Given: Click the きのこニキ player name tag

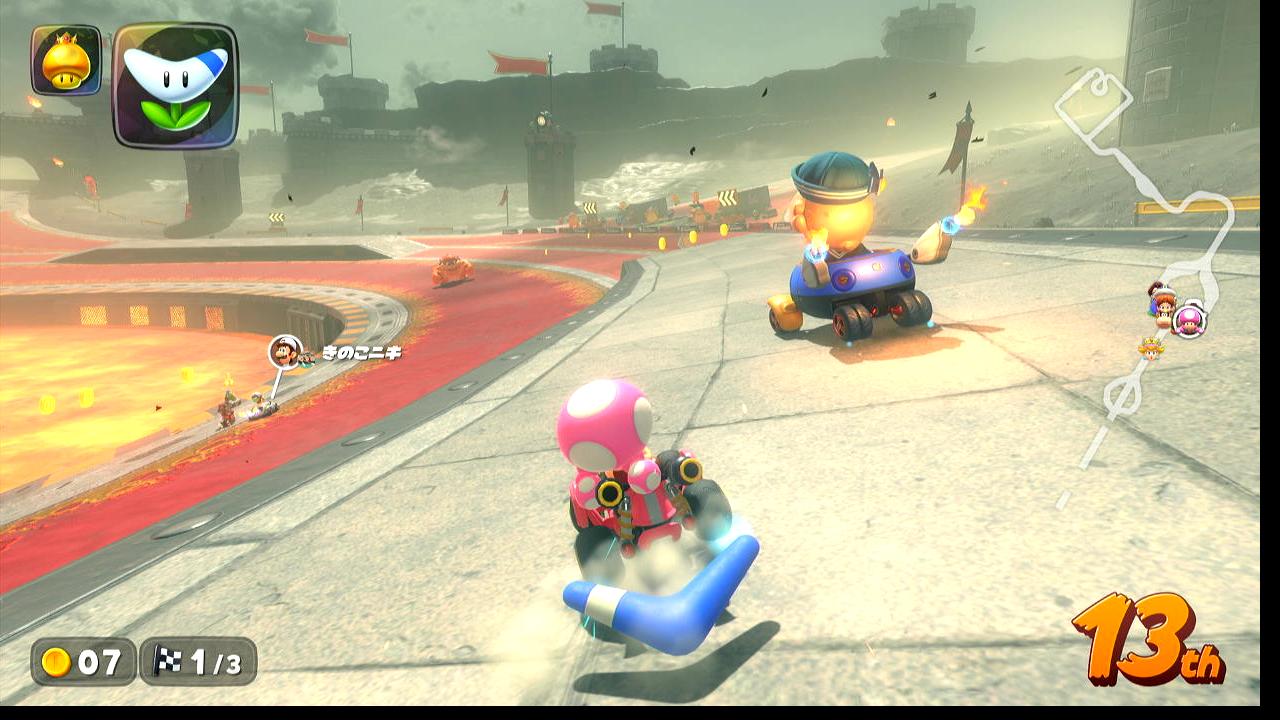Looking at the screenshot, I should (x=360, y=352).
